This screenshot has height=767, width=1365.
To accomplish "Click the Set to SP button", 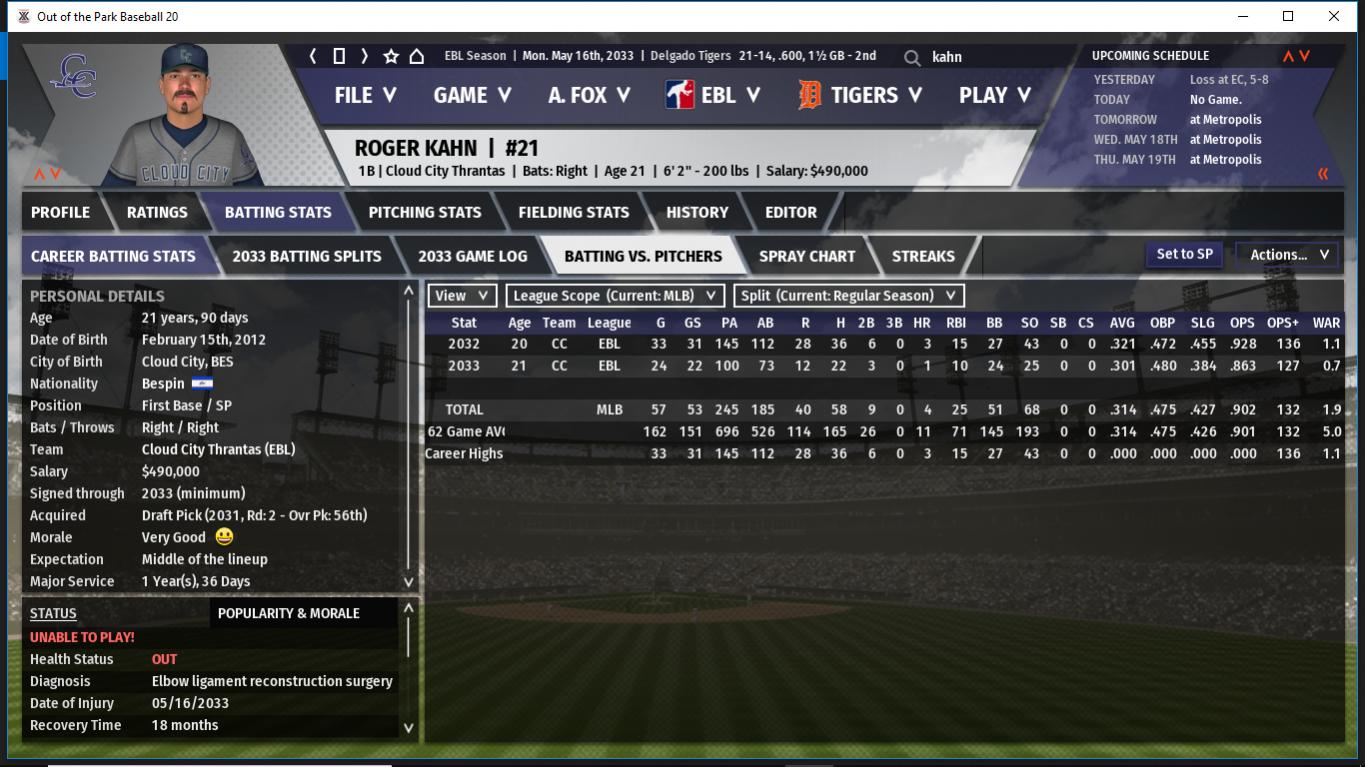I will (x=1184, y=254).
